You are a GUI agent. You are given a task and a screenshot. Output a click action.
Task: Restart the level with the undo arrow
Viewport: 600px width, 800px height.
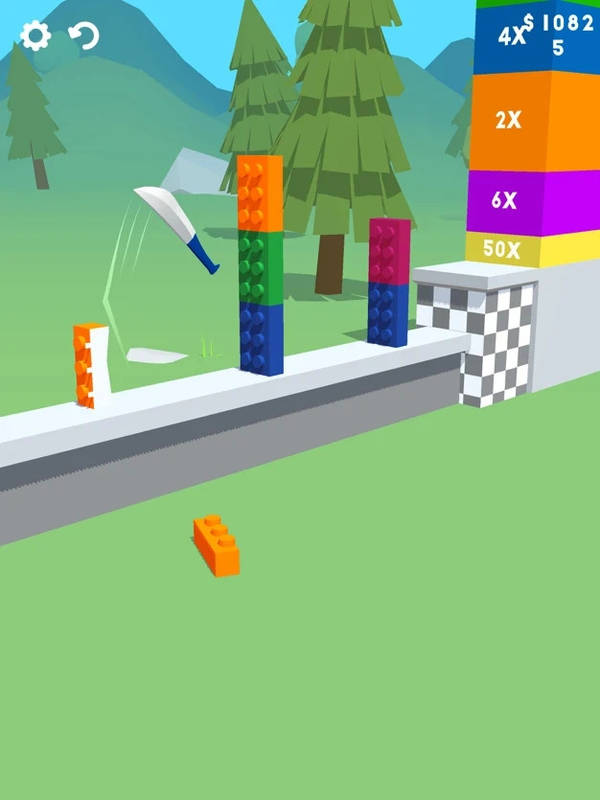[84, 37]
